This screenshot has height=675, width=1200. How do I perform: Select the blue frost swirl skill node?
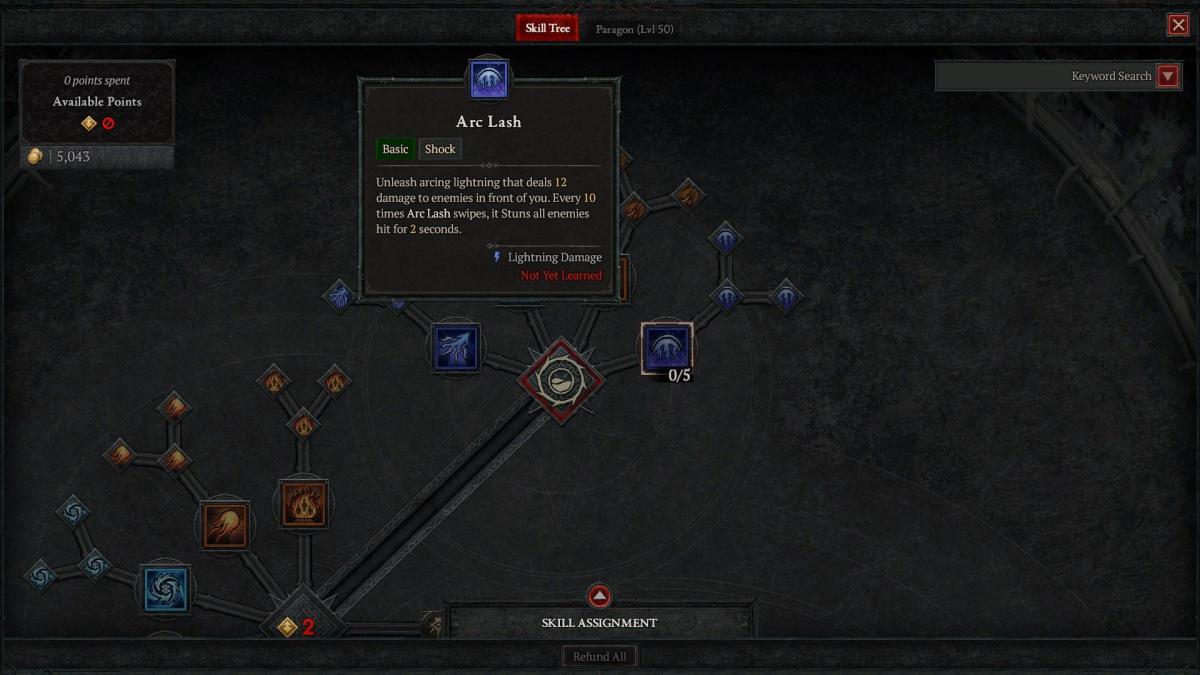[x=165, y=588]
